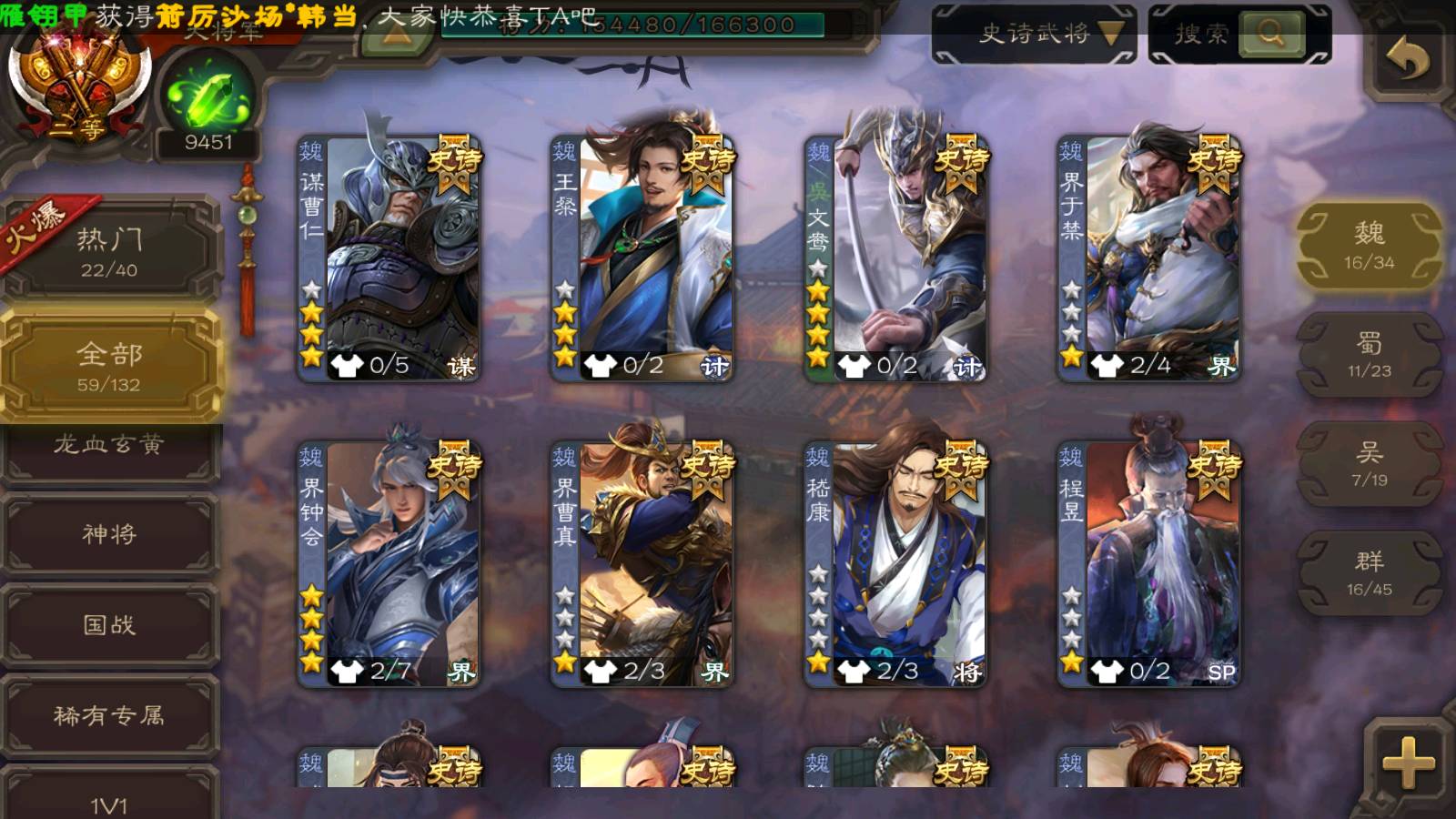Filter generals by 蜀 faction
Image resolution: width=1456 pixels, height=819 pixels.
1369,355
